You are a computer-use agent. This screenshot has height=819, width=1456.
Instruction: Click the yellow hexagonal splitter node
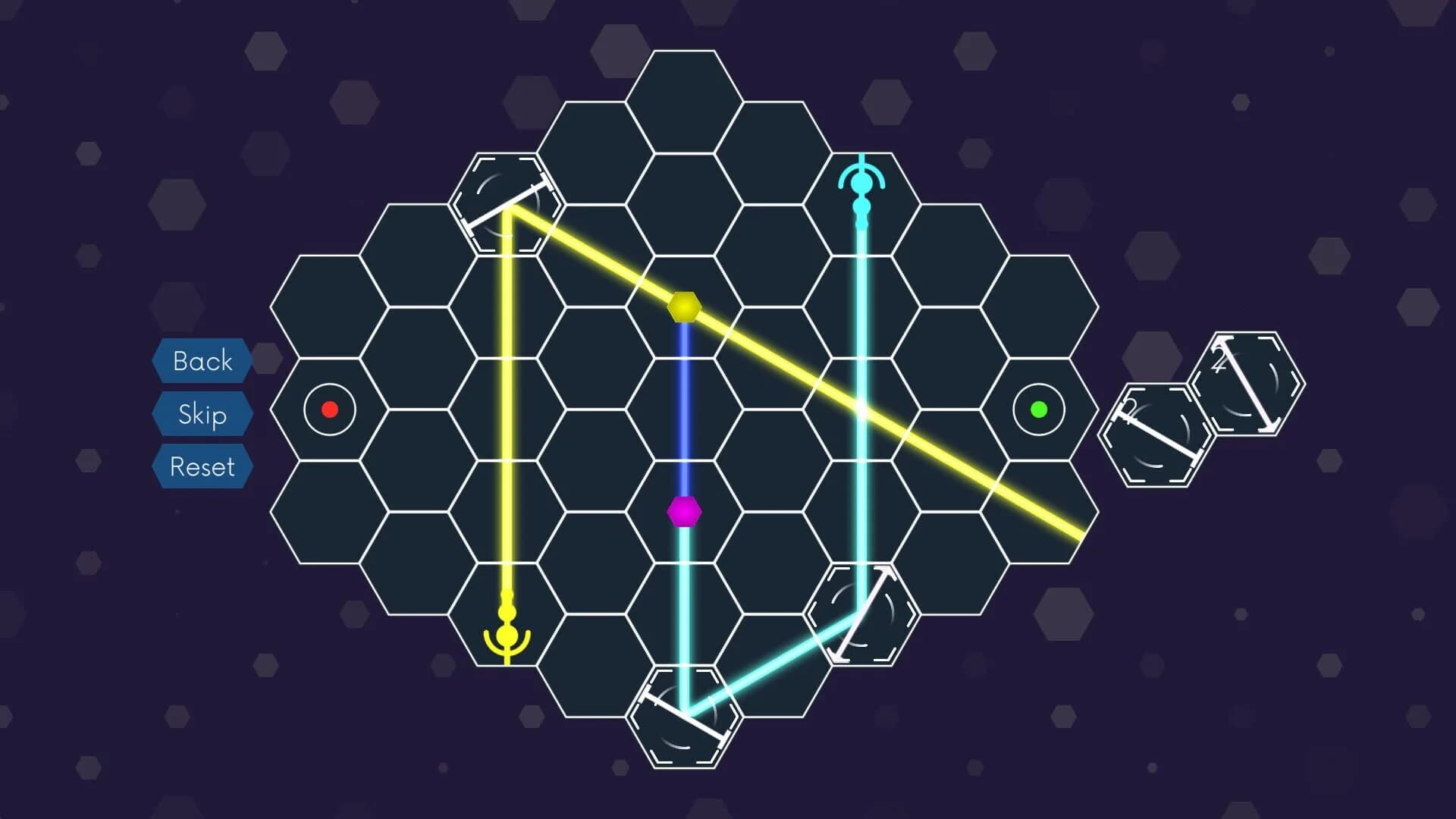tap(685, 307)
